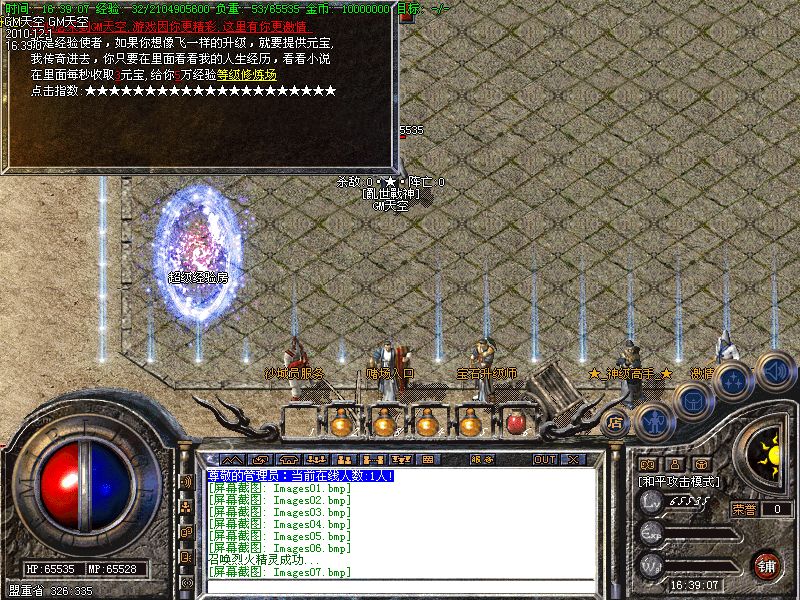The height and width of the screenshot is (600, 800).
Task: Open the bag inventory round button
Action: (692, 400)
